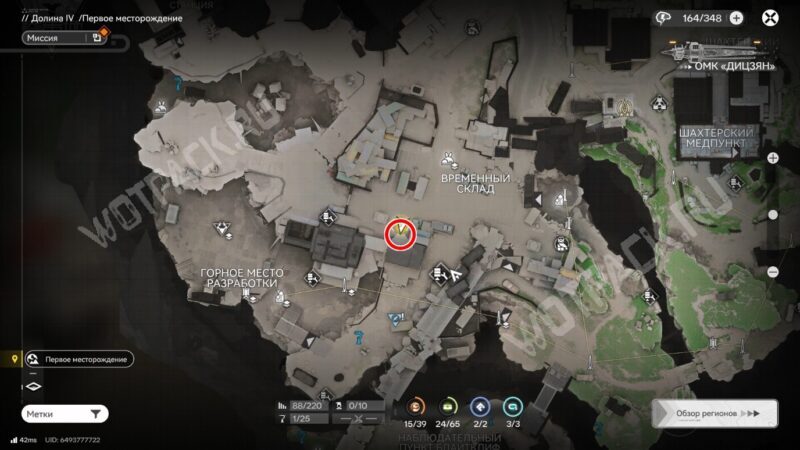Open the Обзор регионов overview
The width and height of the screenshot is (800, 450).
(x=712, y=412)
